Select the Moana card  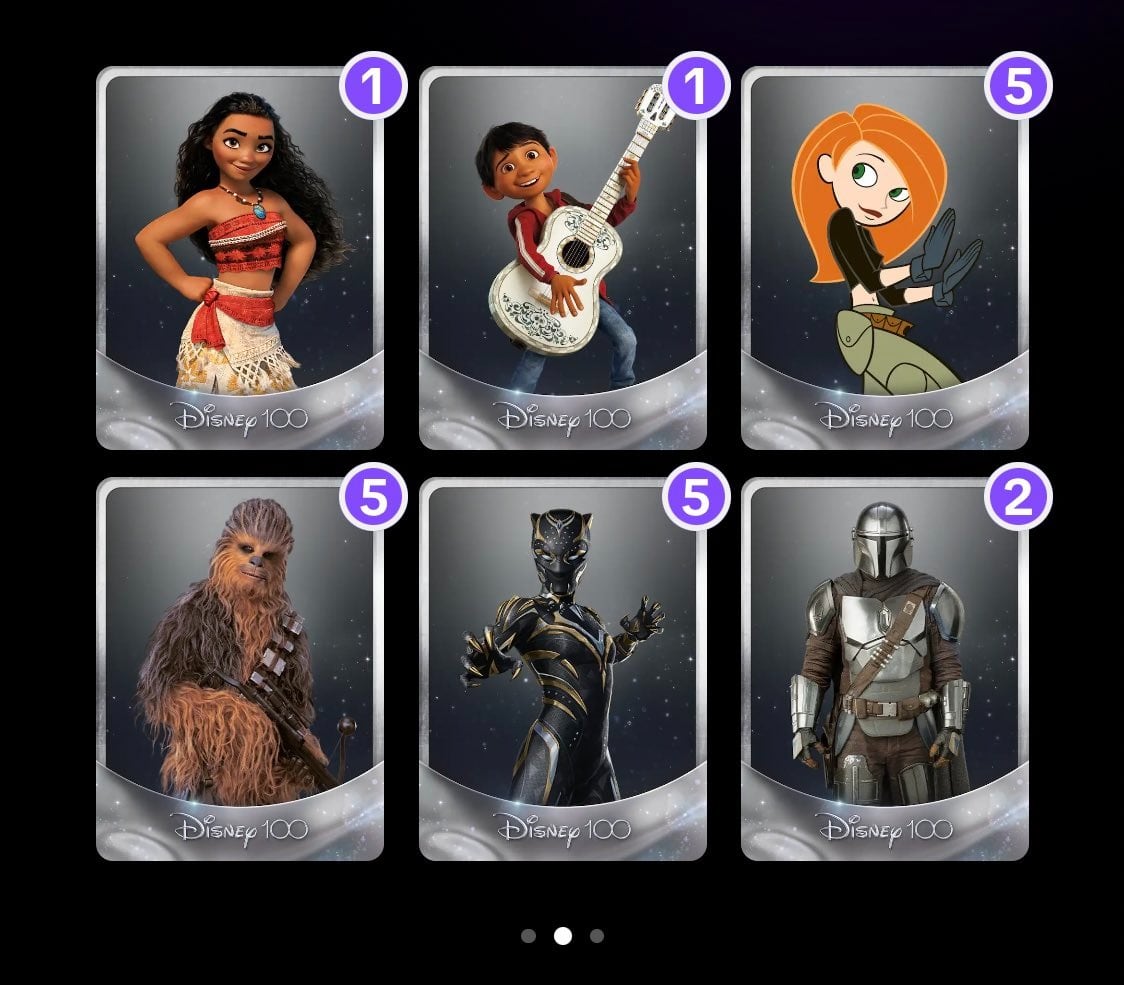[x=240, y=258]
